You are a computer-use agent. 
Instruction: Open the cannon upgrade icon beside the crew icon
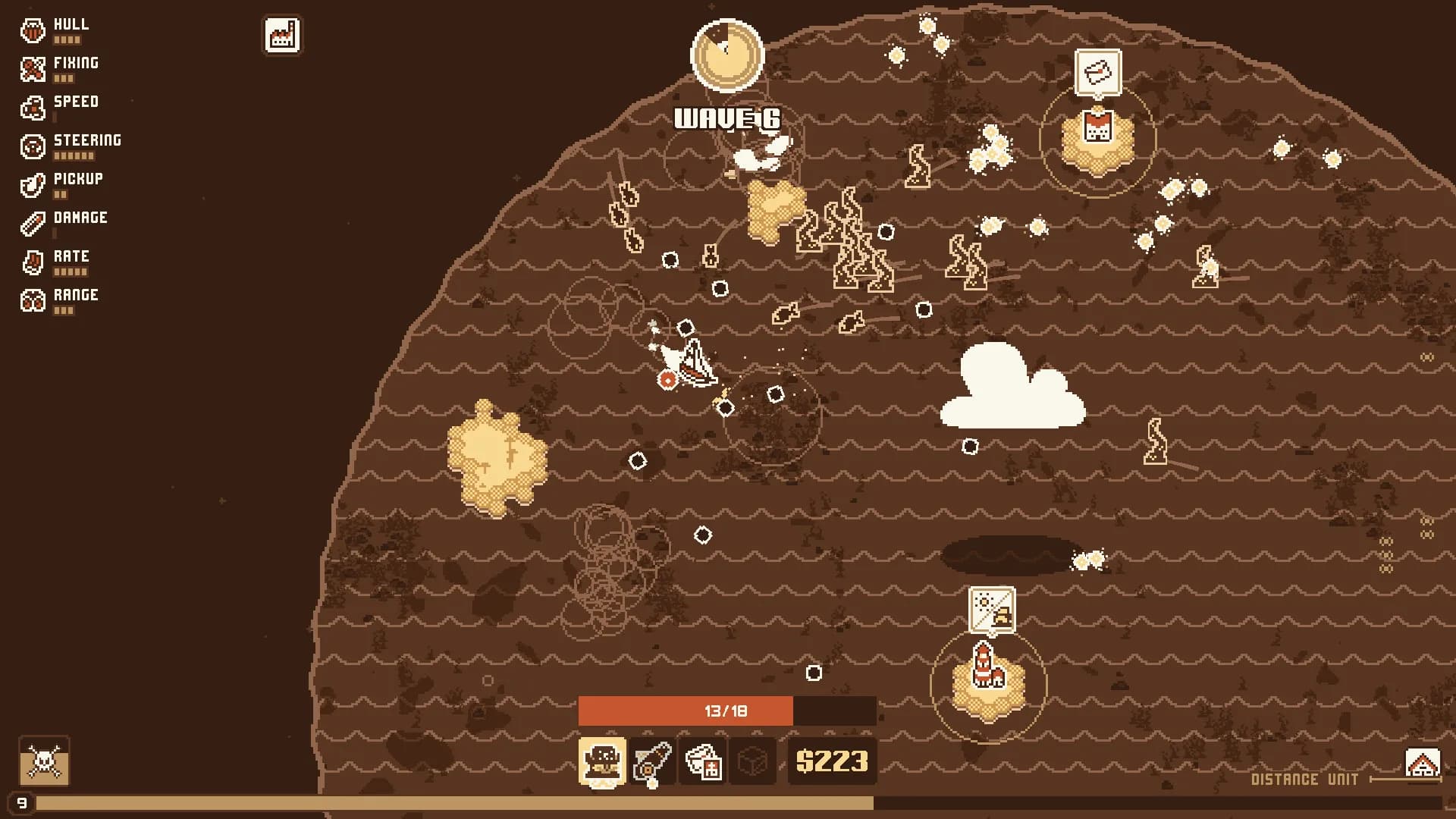click(x=652, y=762)
